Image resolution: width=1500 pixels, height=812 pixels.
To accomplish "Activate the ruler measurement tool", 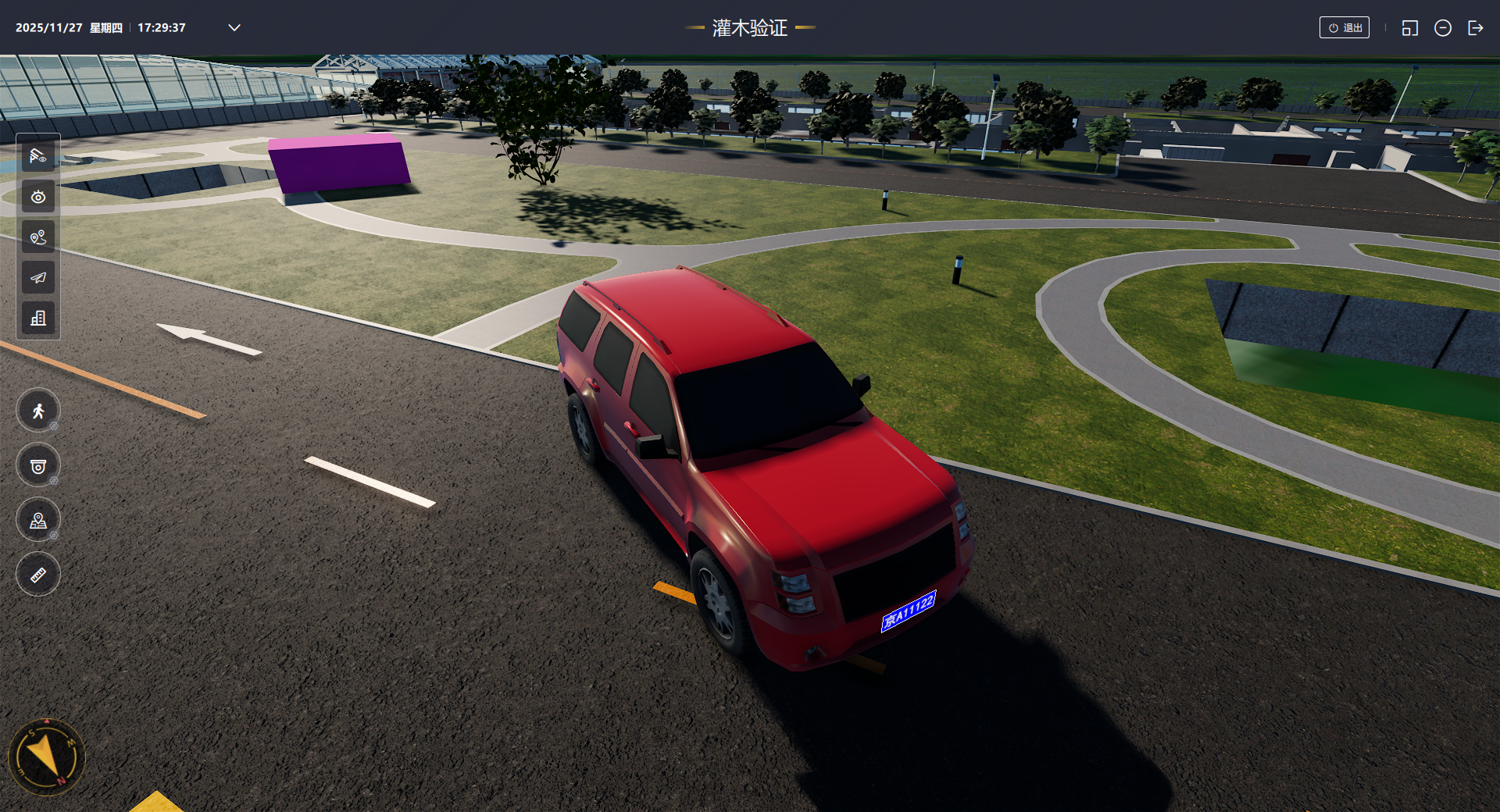I will coord(38,575).
